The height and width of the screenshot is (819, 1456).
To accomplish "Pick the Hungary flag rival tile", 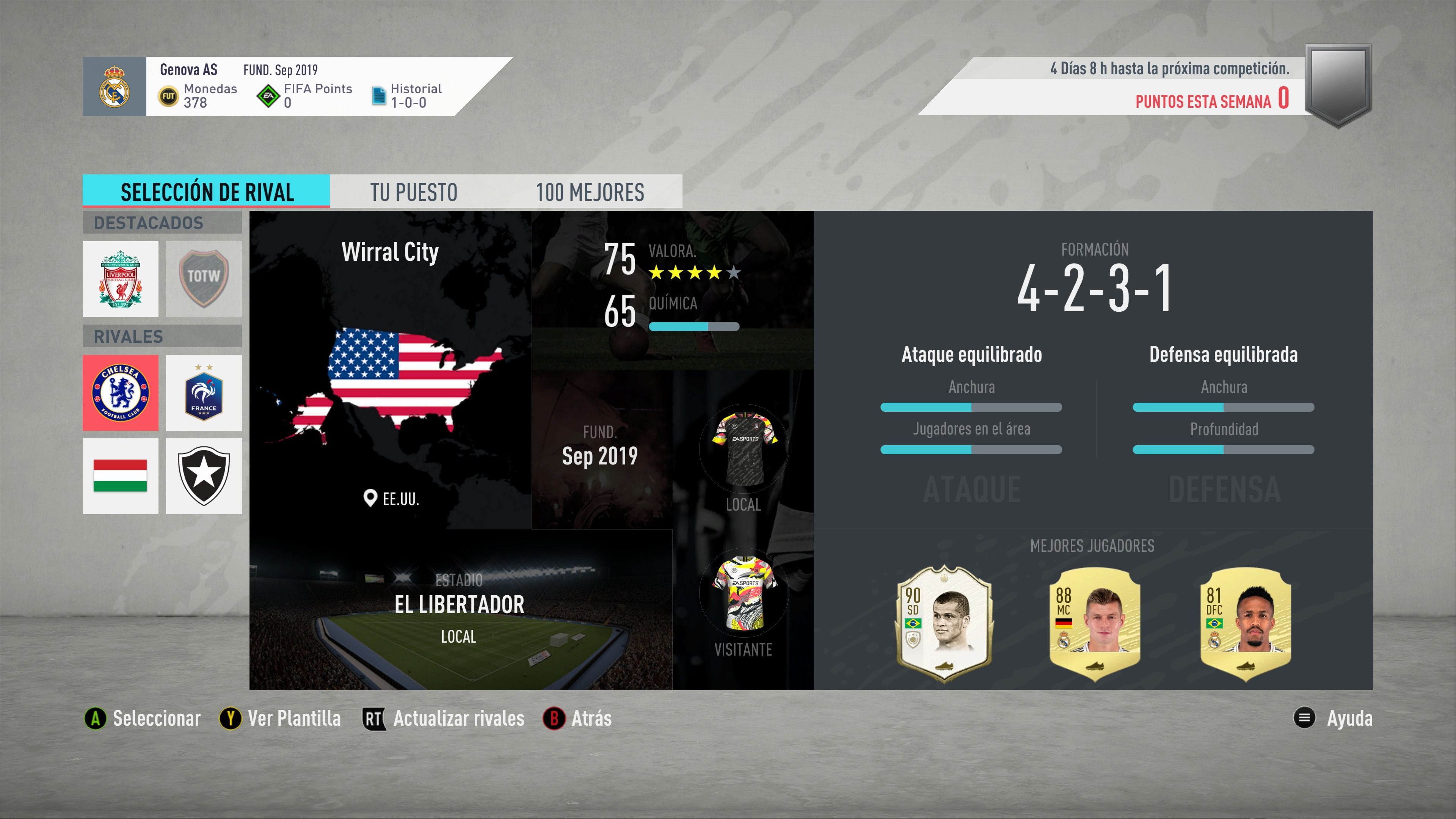I will pyautogui.click(x=121, y=476).
